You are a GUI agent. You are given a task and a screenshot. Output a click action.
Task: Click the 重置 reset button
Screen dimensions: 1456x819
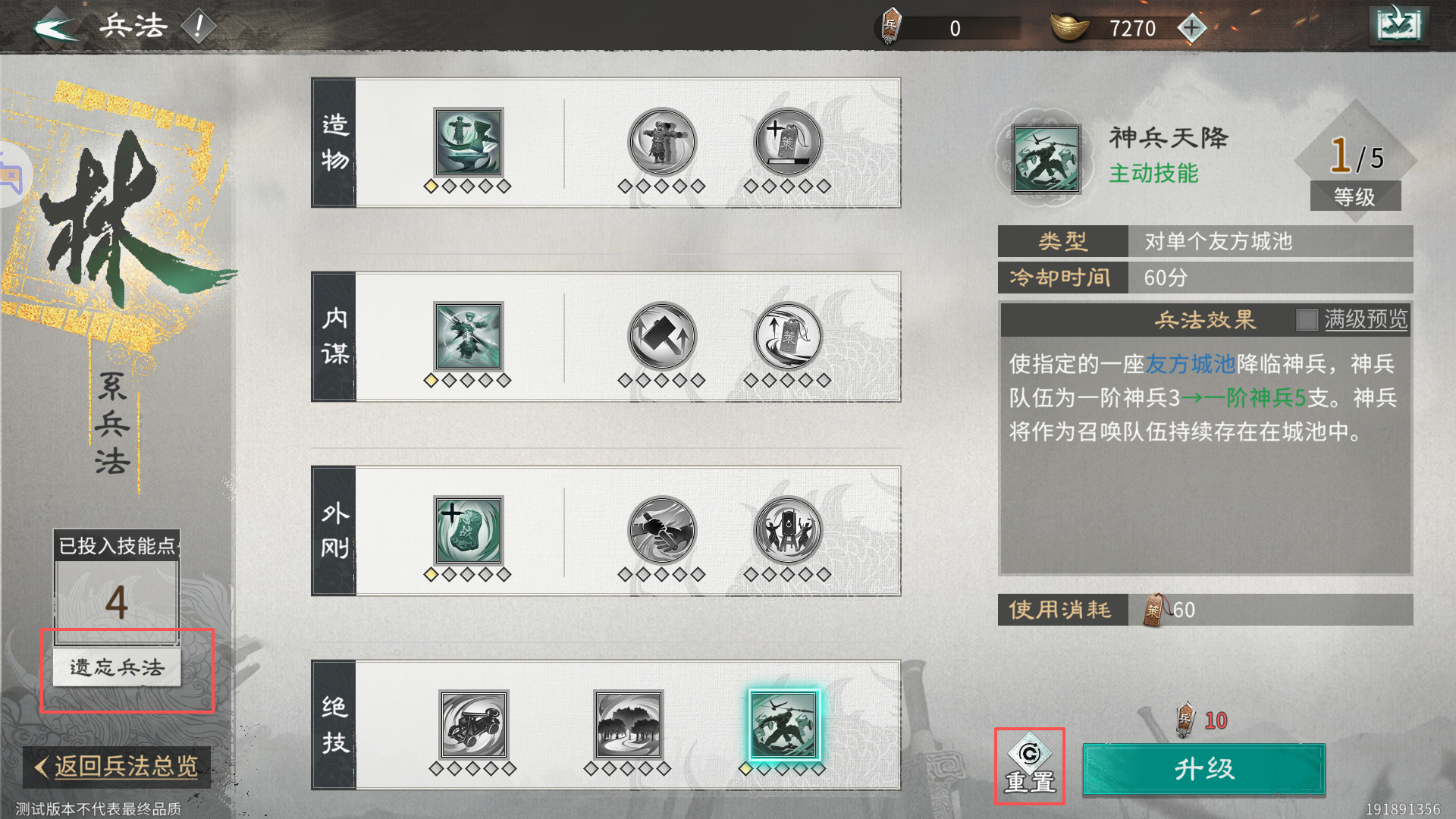pos(1029,766)
